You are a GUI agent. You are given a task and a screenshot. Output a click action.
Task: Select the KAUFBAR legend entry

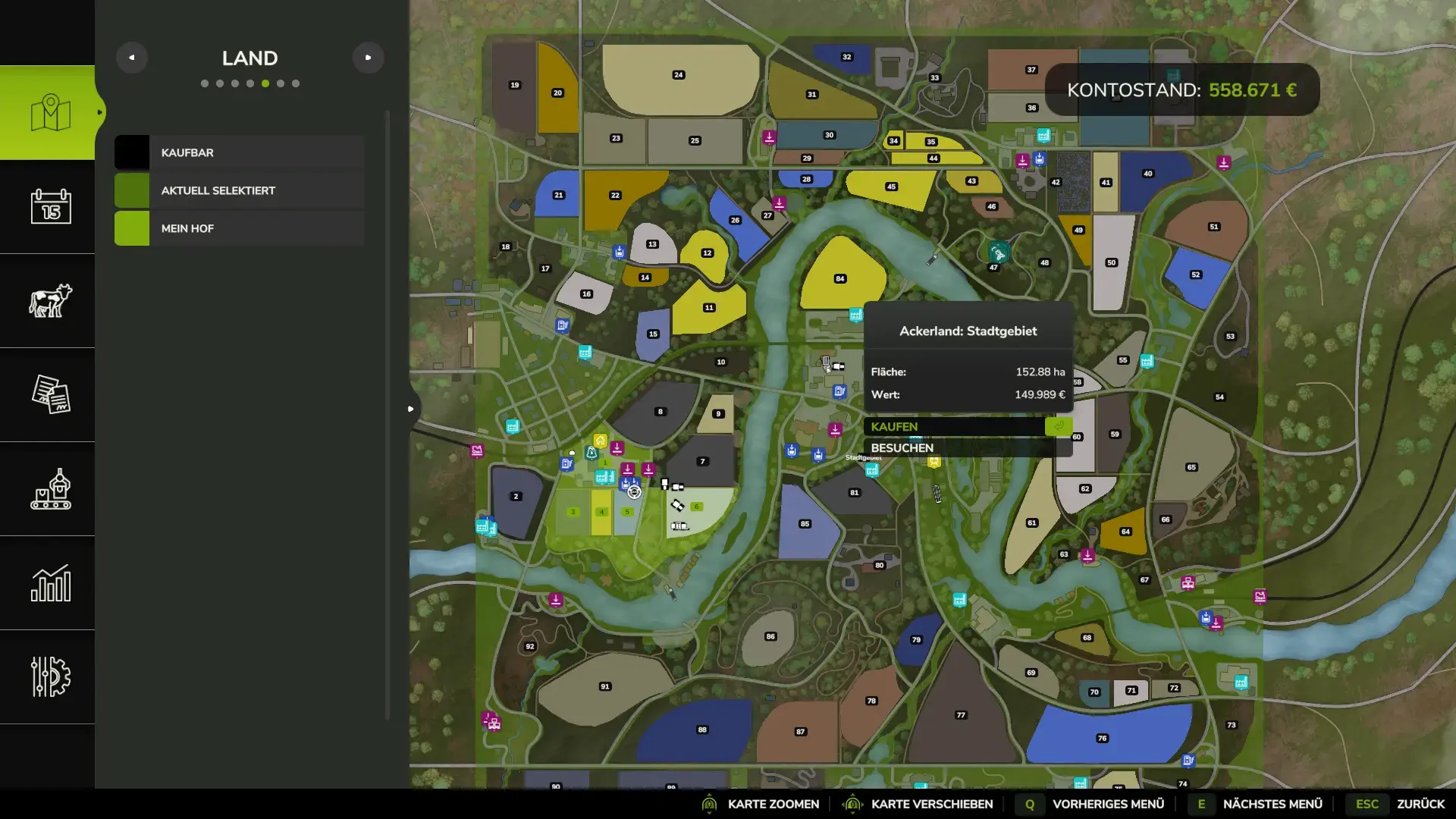pyautogui.click(x=240, y=152)
